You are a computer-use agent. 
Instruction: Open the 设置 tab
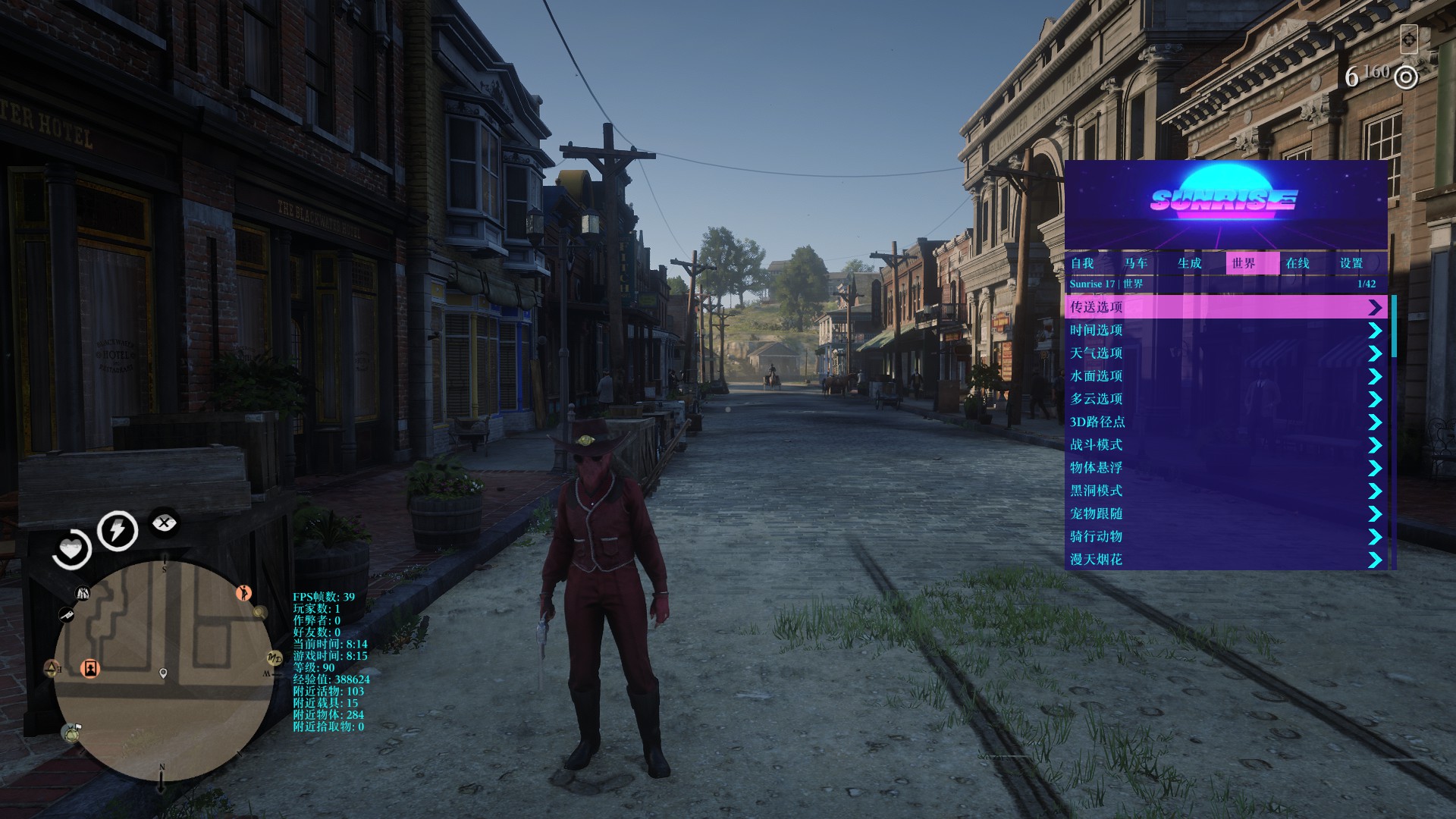1351,263
